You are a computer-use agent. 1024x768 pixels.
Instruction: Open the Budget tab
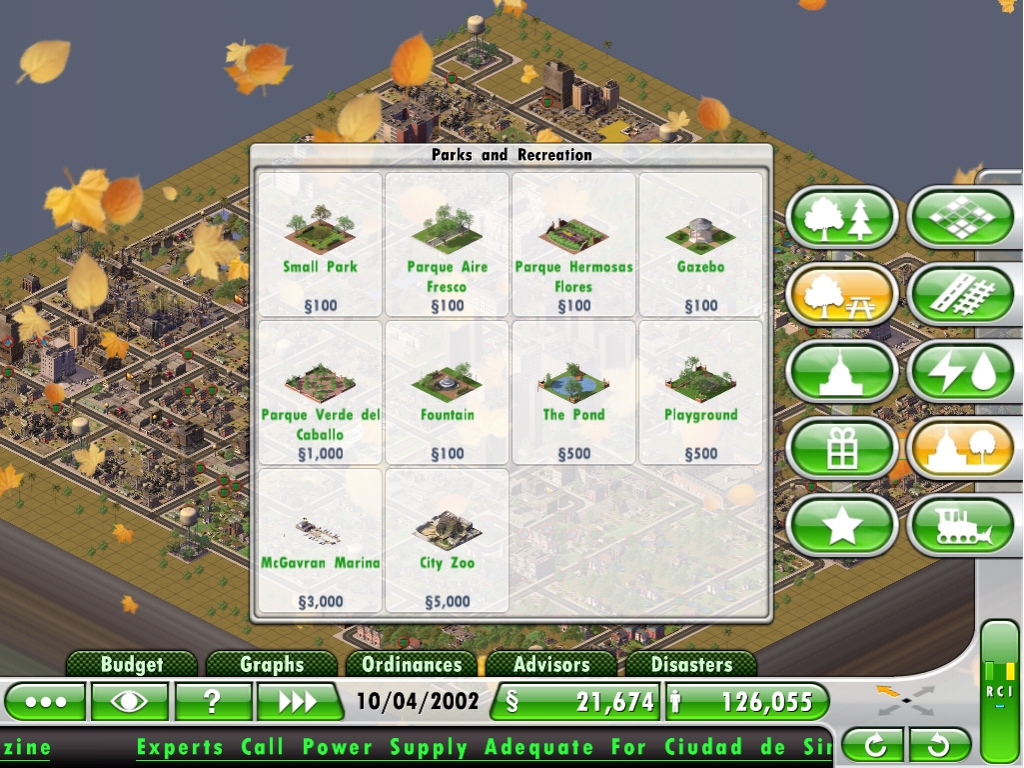[x=132, y=664]
